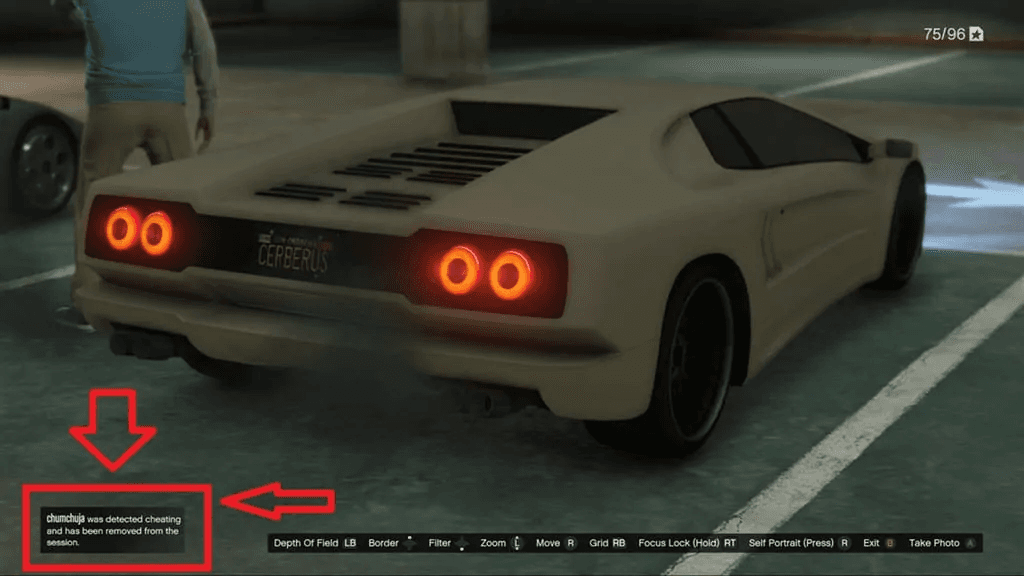Choose the Depth Of Field option
This screenshot has width=1024, height=576.
pyautogui.click(x=314, y=543)
